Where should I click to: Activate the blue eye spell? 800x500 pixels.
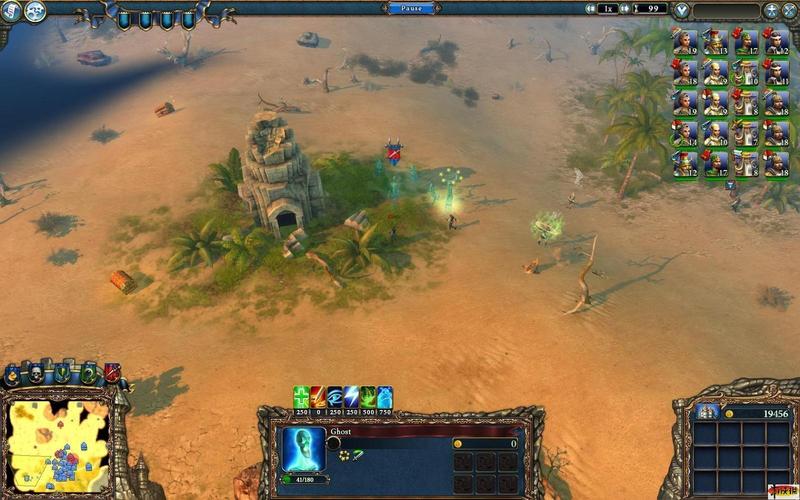pos(335,397)
